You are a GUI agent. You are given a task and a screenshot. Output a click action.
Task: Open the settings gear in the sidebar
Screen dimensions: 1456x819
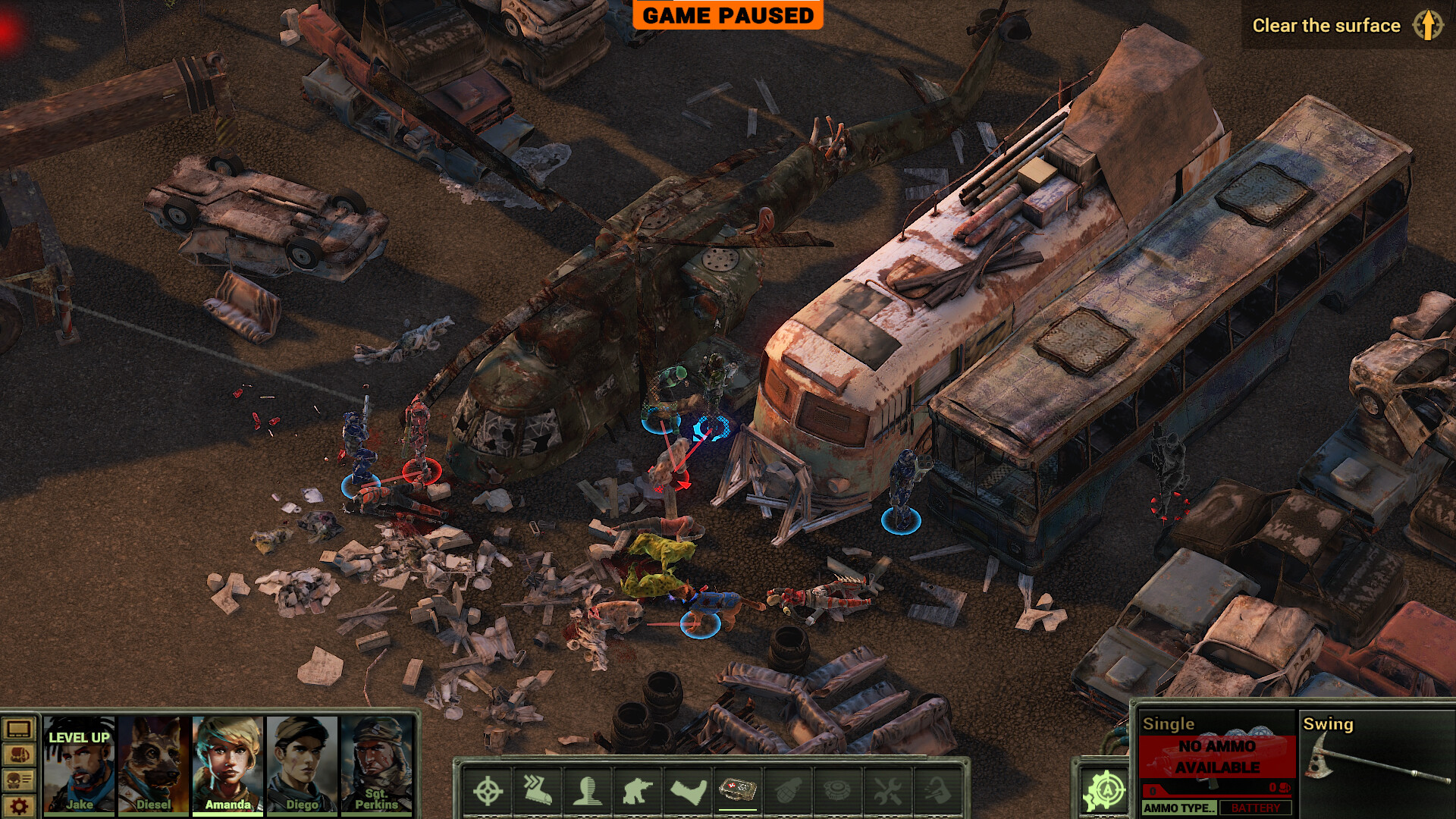pos(18,805)
